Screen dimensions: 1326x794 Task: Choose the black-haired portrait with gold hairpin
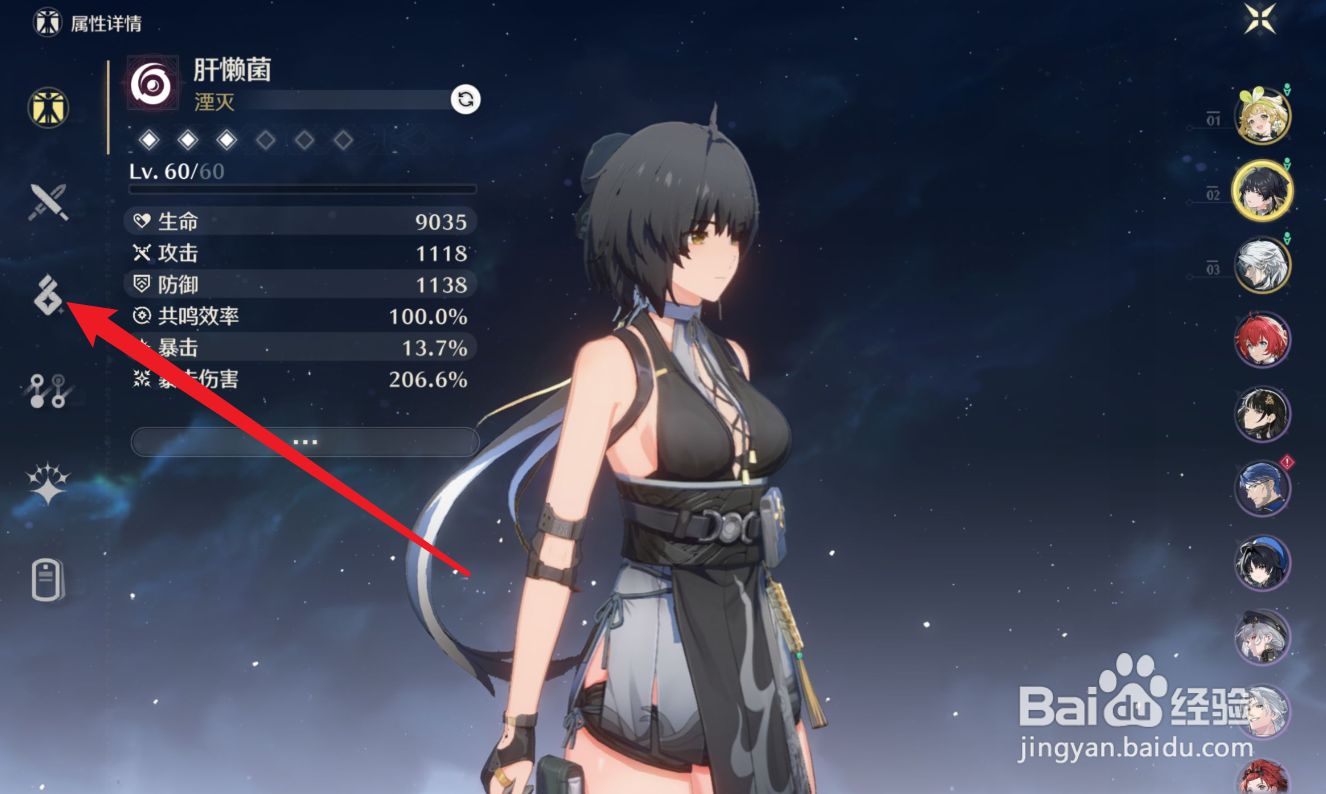coord(1262,415)
